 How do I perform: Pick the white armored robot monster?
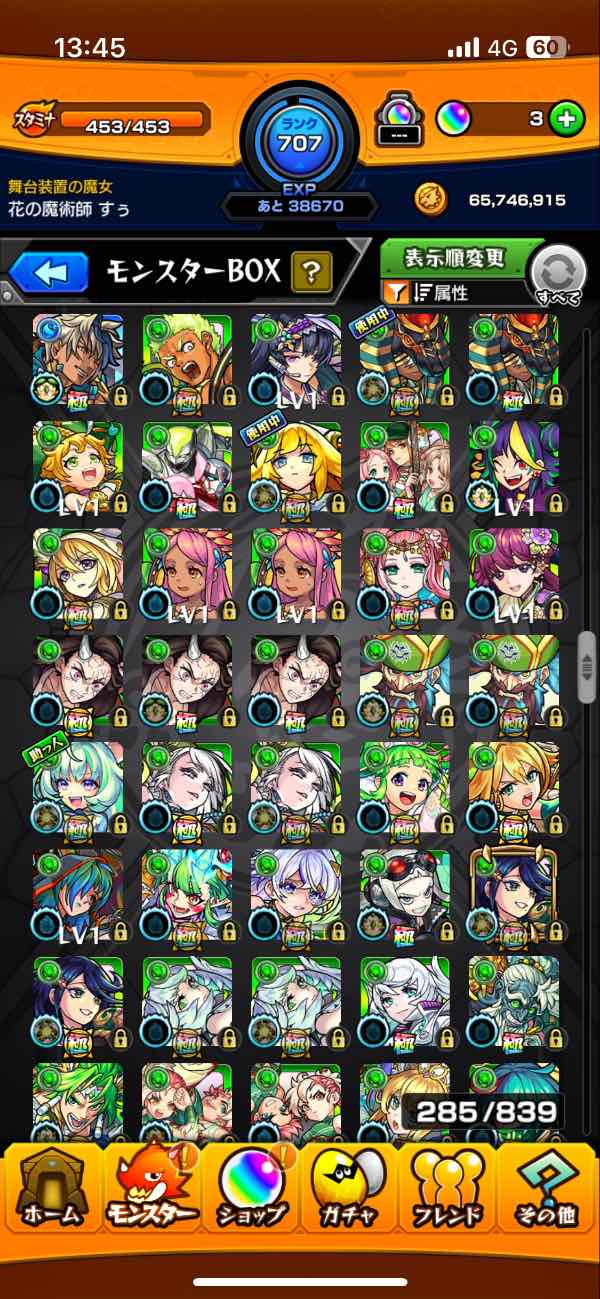[187, 466]
